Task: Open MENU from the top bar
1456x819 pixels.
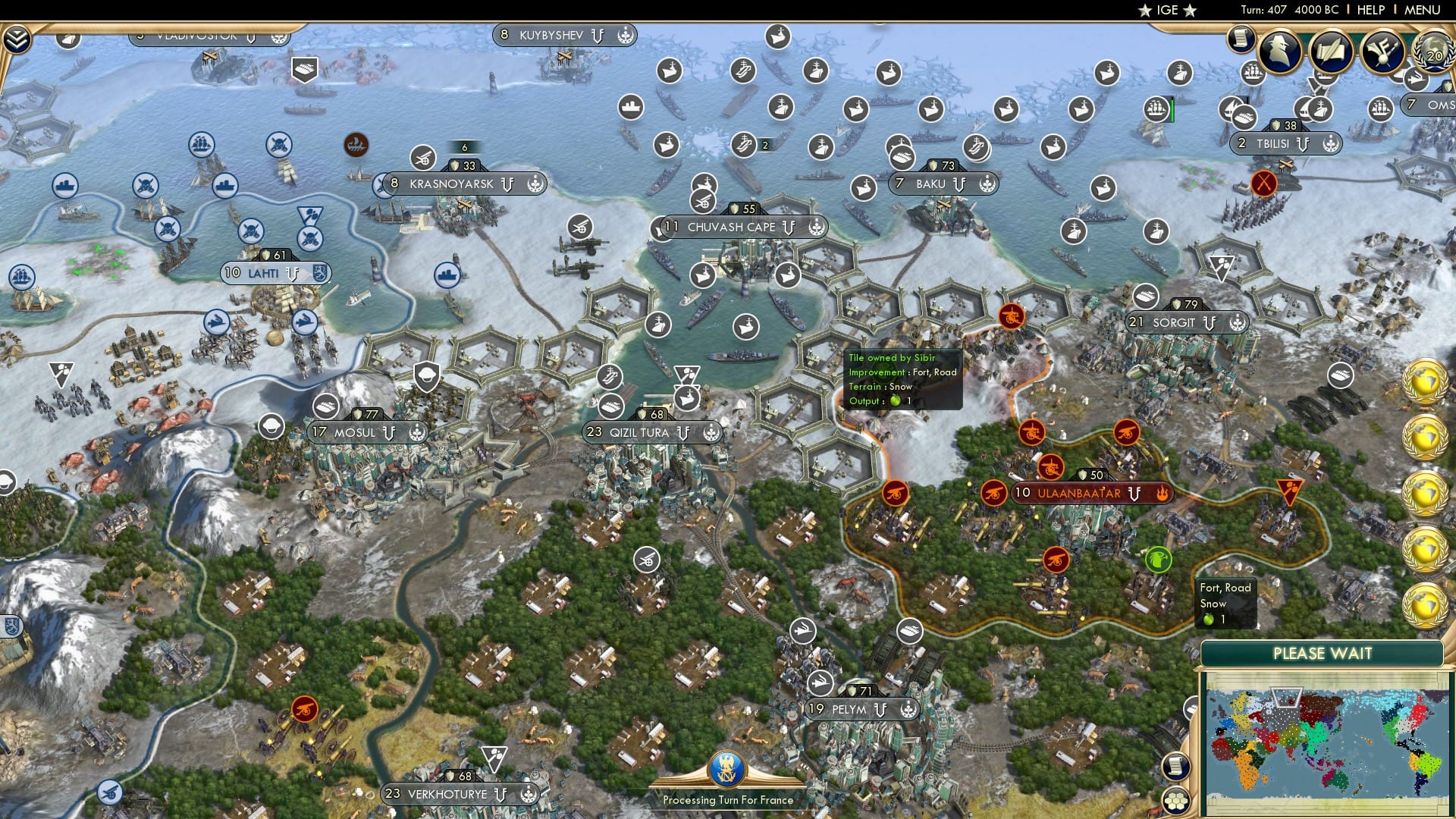Action: click(1423, 10)
